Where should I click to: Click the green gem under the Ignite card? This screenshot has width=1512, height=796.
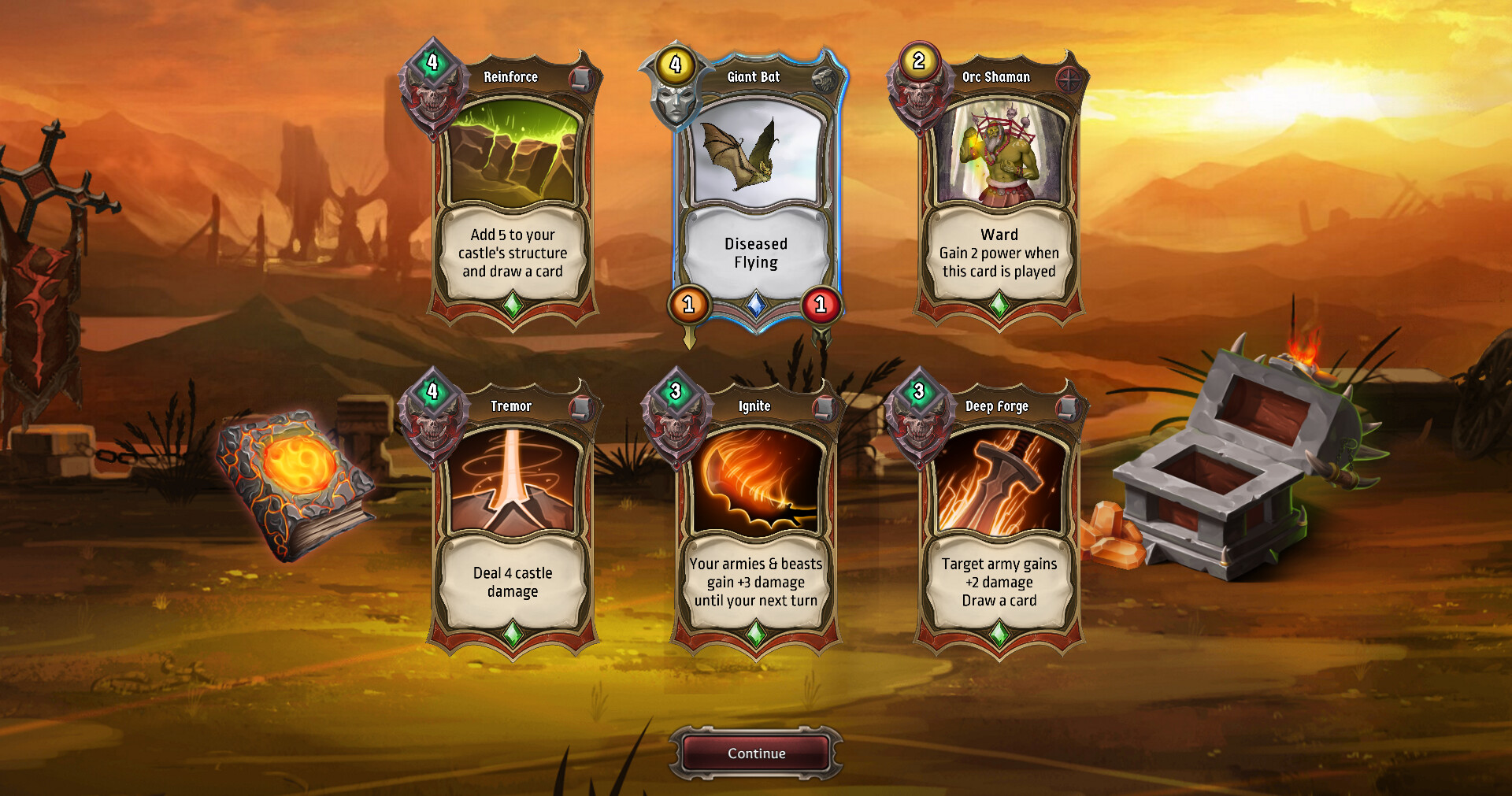pos(755,631)
